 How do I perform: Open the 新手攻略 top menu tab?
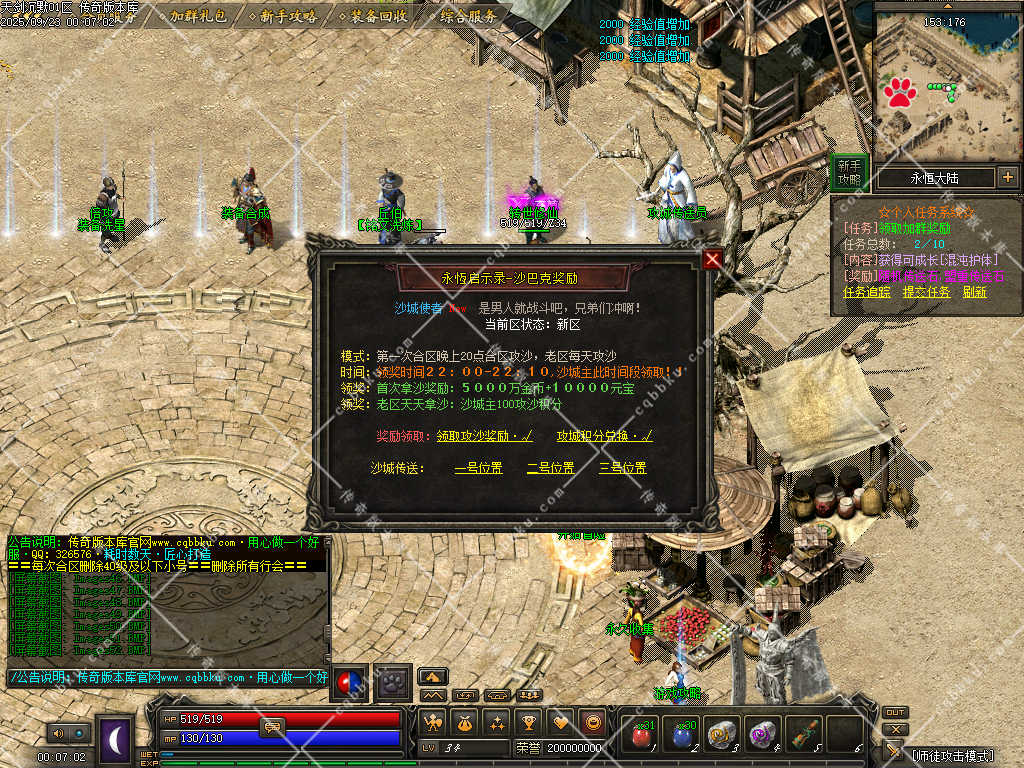click(288, 16)
